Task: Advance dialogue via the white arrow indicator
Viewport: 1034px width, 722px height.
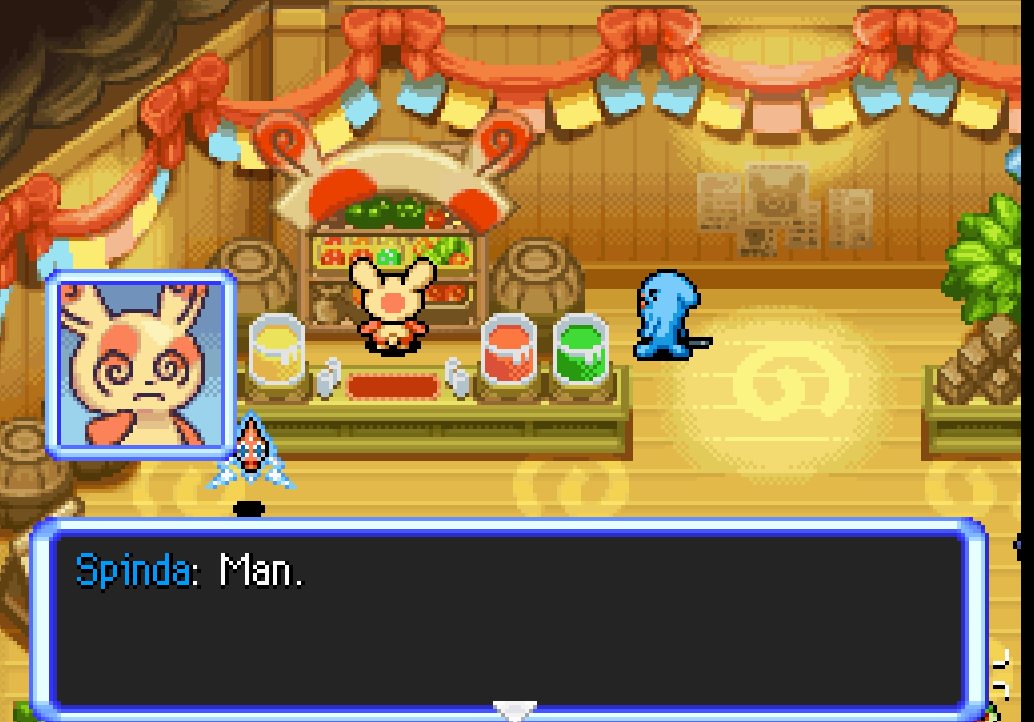Action: (515, 711)
